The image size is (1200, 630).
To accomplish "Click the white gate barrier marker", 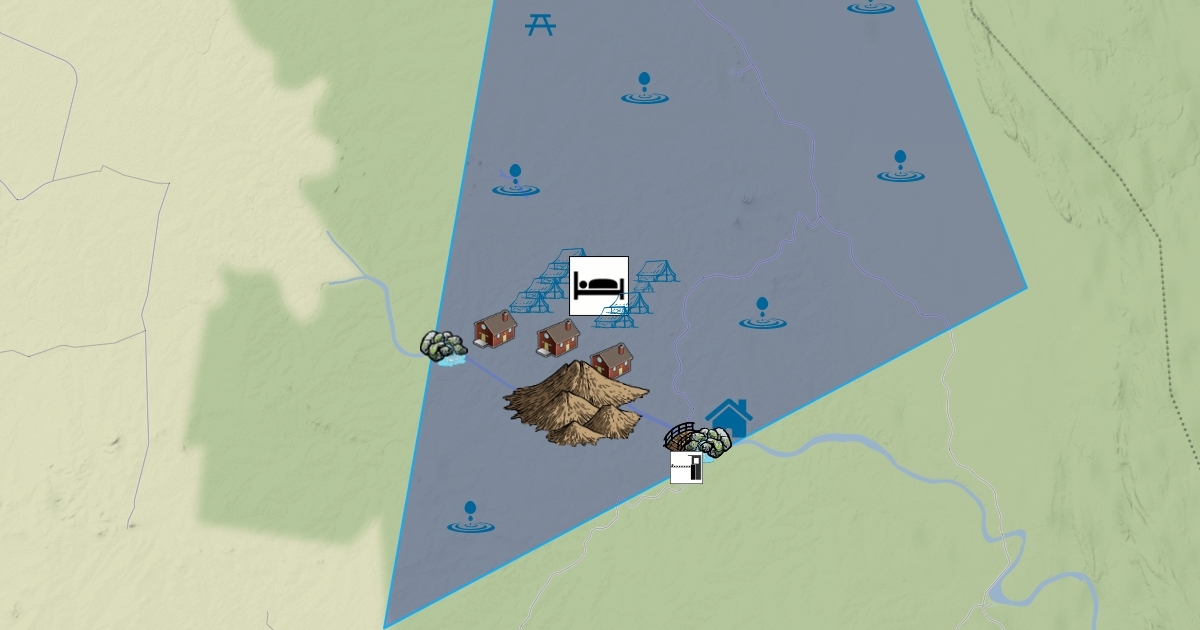I will [x=686, y=467].
